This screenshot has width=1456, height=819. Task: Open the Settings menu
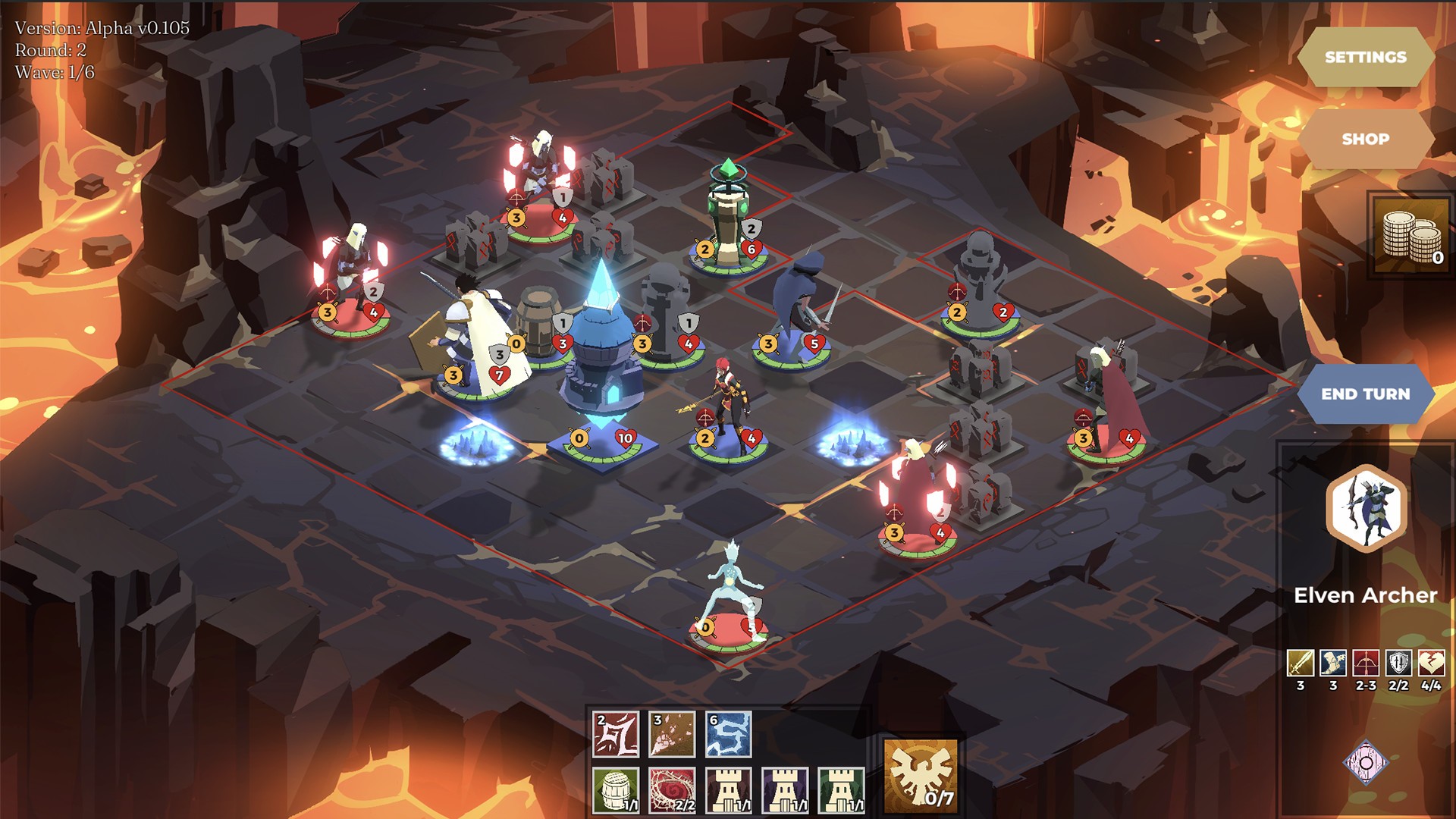coord(1365,57)
